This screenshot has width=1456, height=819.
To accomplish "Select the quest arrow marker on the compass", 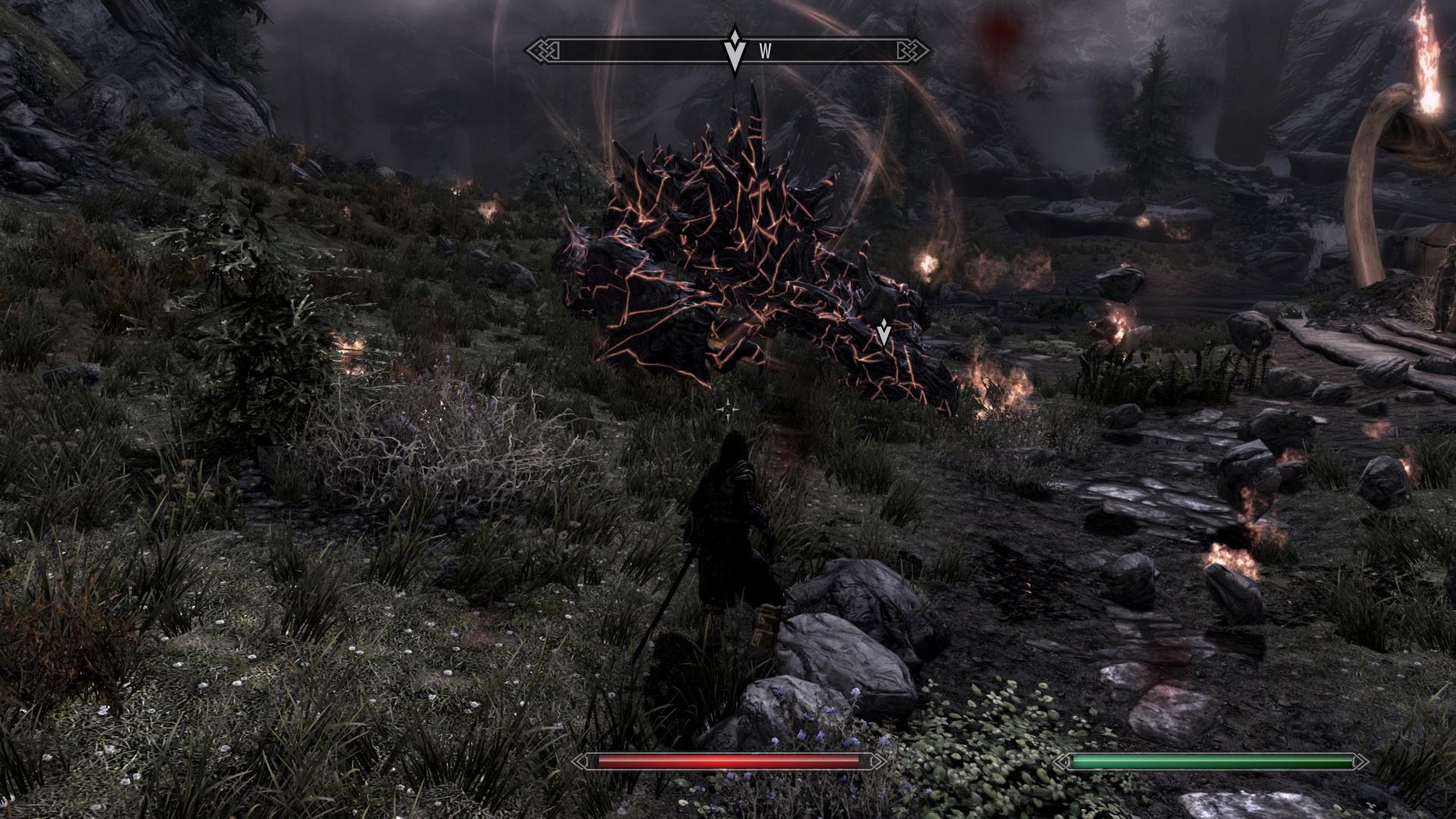I will click(x=734, y=49).
